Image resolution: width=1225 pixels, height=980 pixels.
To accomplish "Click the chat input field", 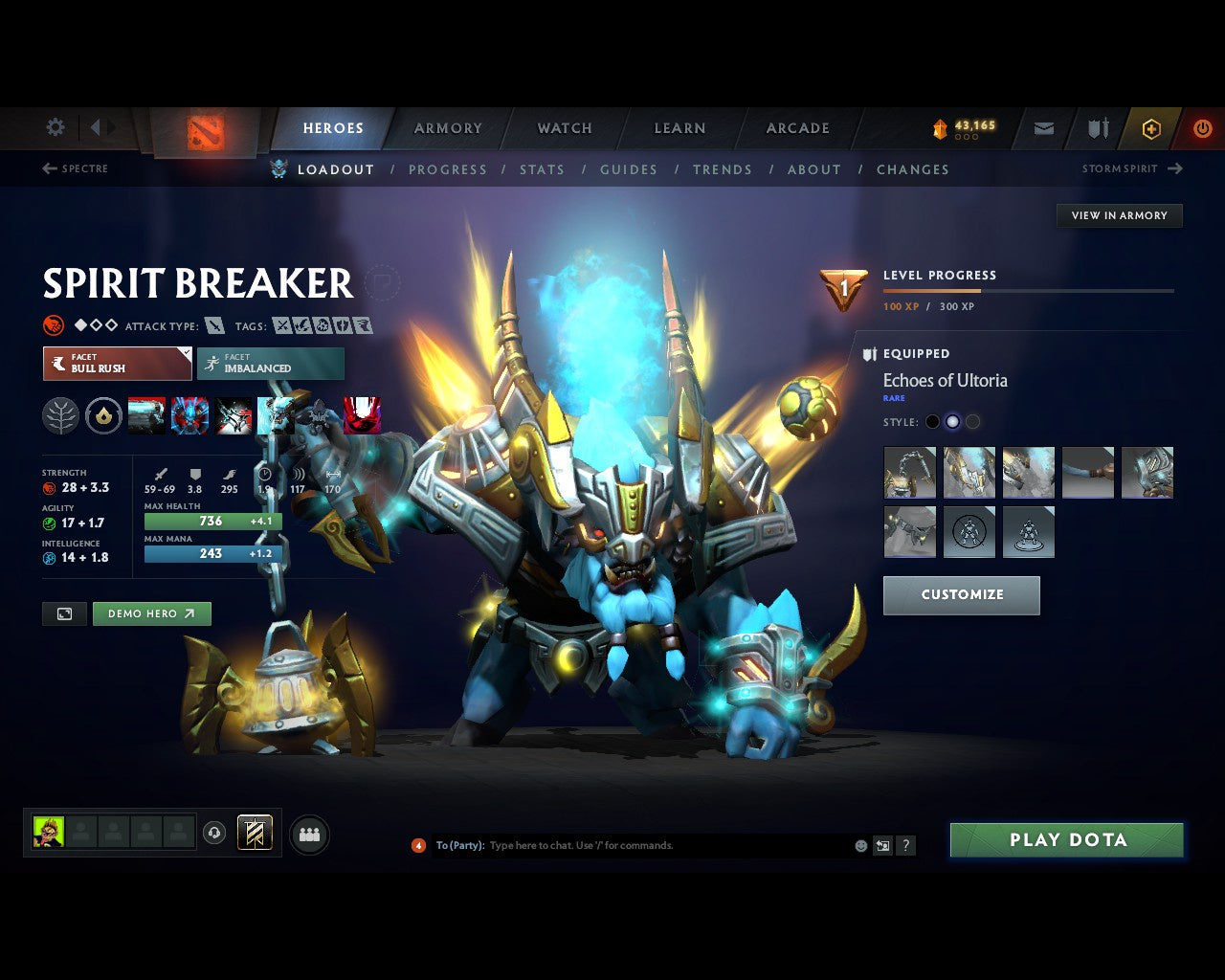I will [632, 846].
